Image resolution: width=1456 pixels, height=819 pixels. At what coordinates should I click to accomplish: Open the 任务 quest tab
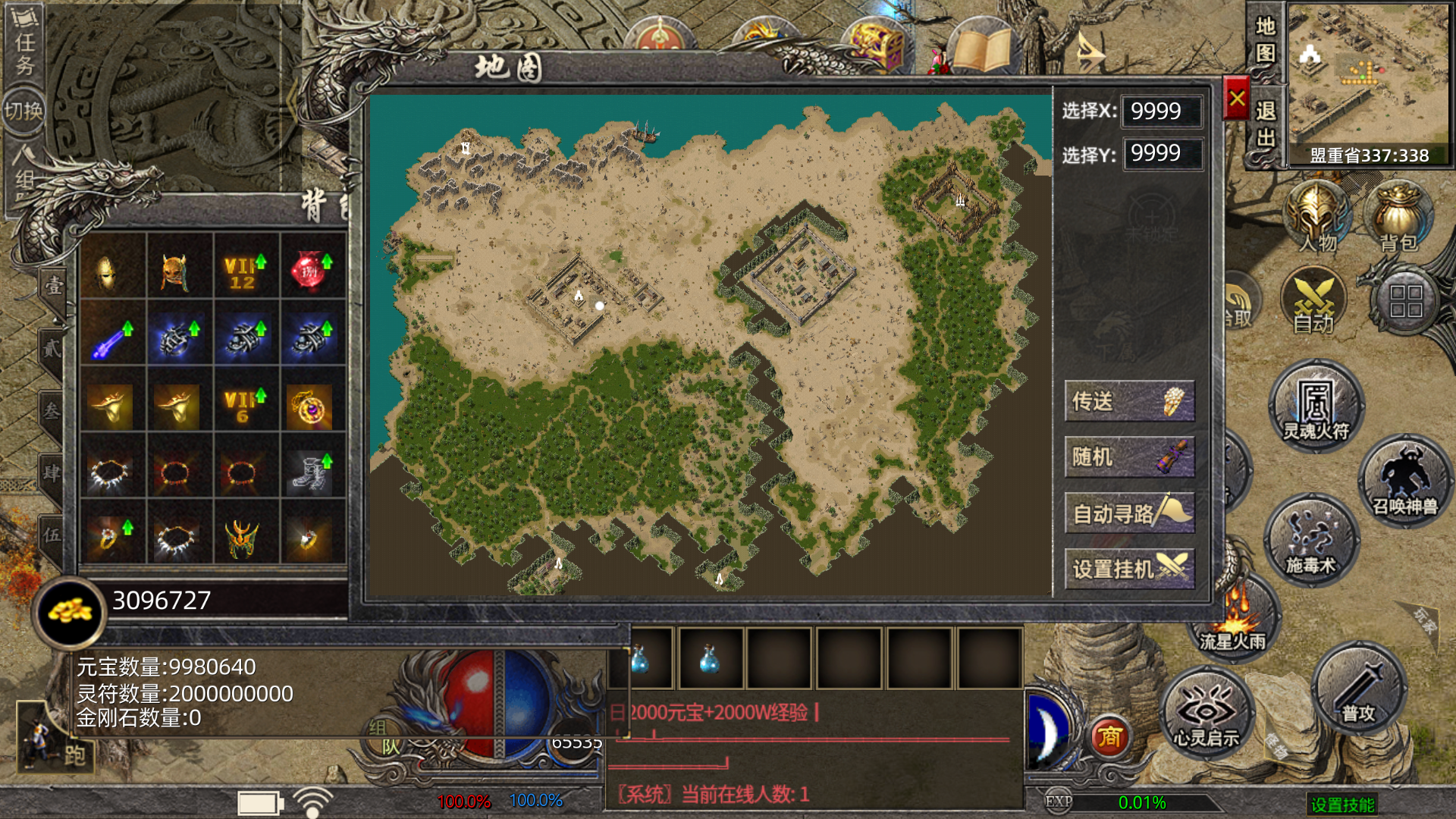[x=24, y=47]
